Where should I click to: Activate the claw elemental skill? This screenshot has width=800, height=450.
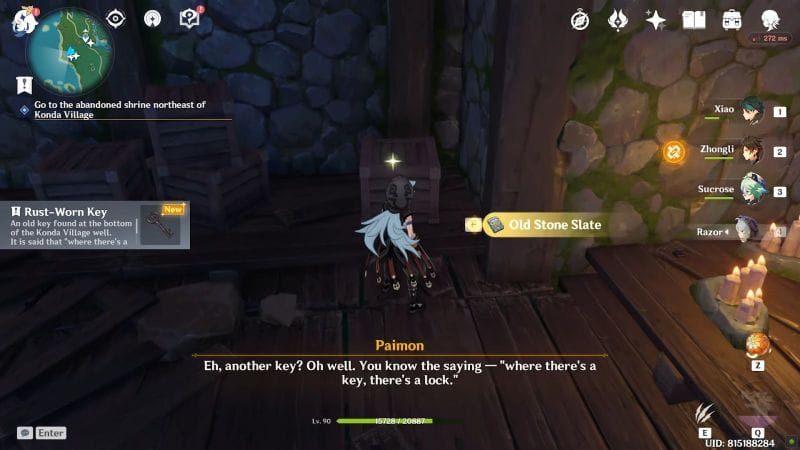click(x=707, y=414)
